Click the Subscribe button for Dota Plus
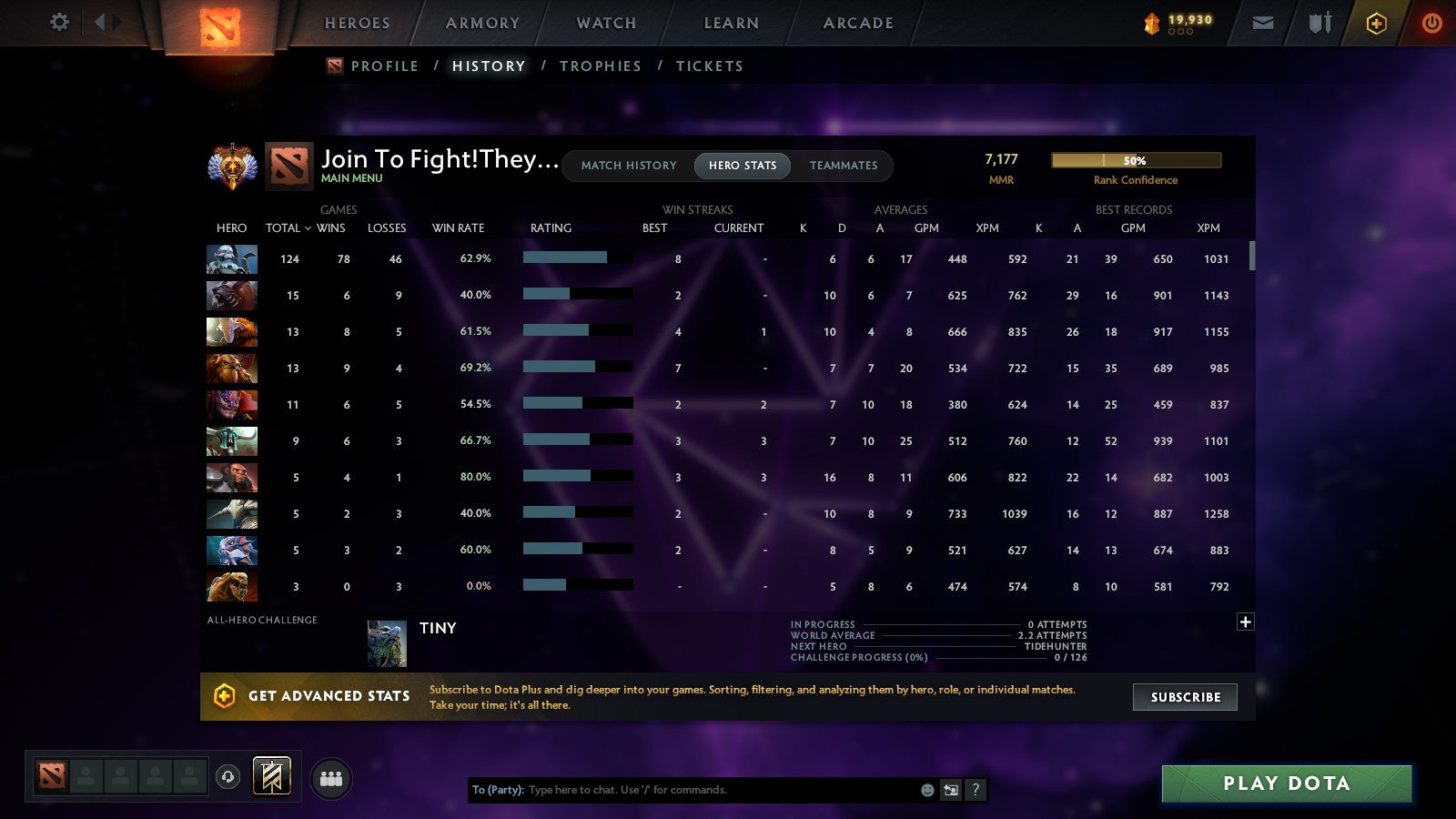The width and height of the screenshot is (1456, 819). click(x=1185, y=697)
